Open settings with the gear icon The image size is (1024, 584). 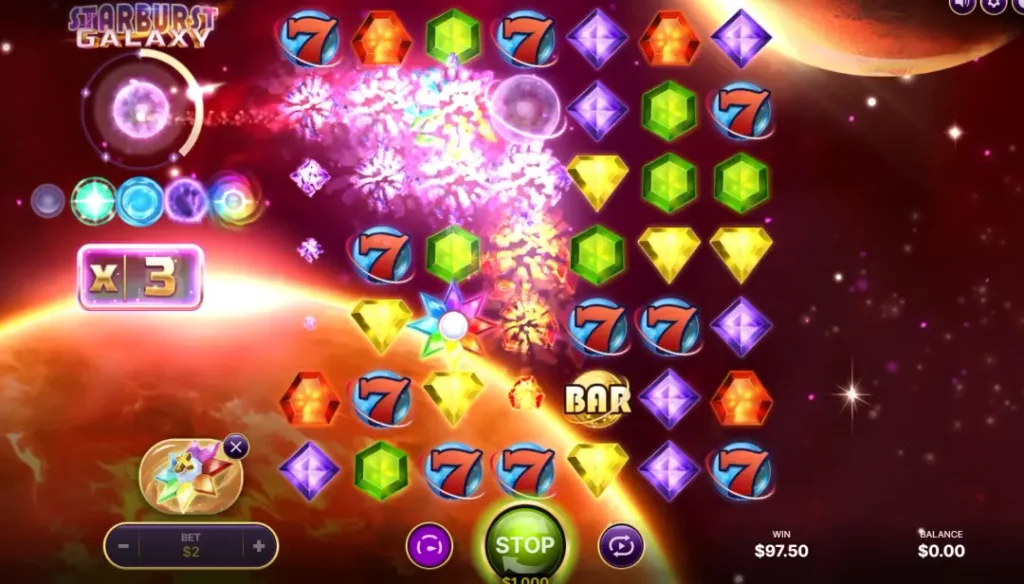tap(993, 5)
